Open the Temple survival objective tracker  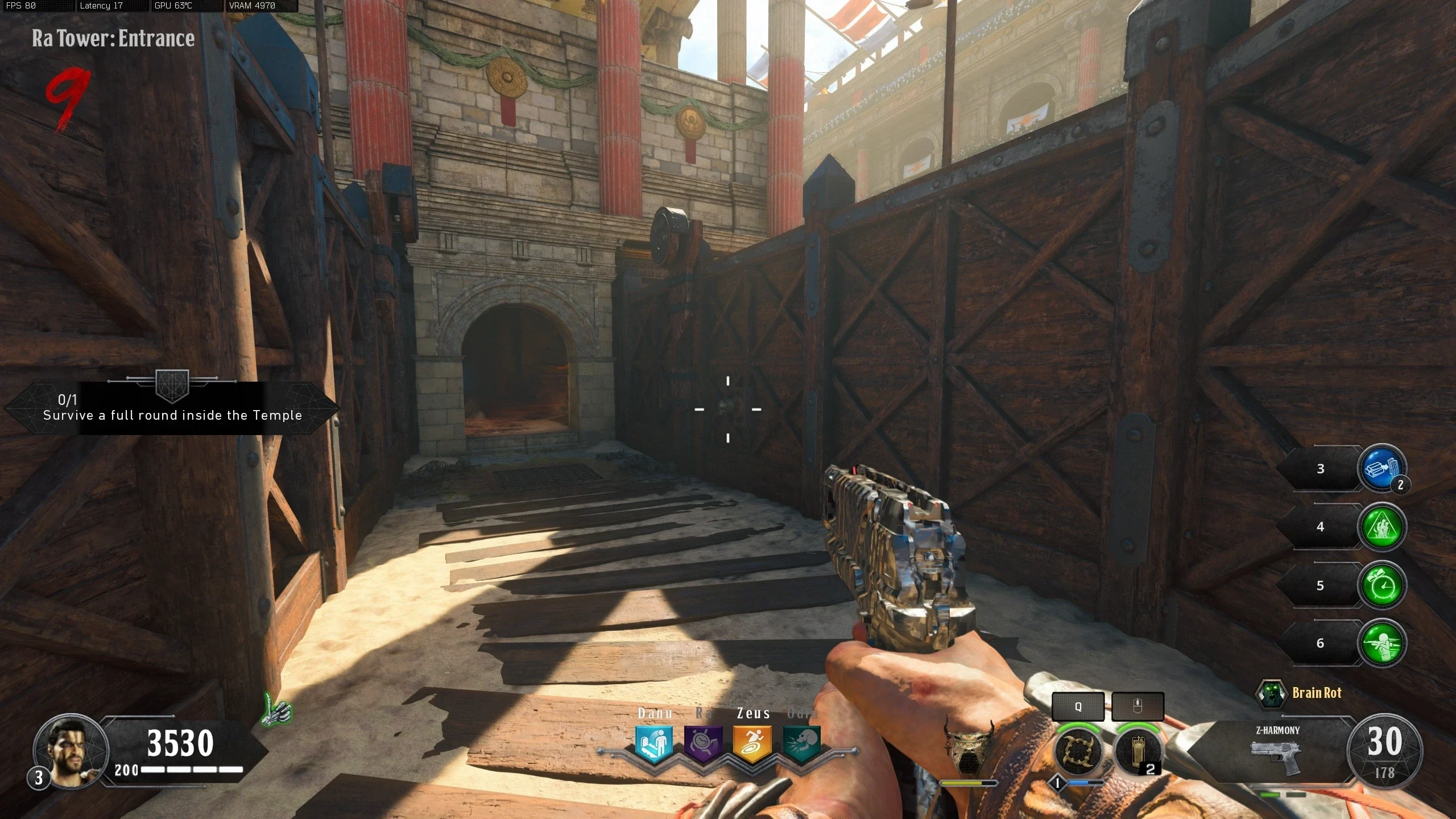click(172, 408)
